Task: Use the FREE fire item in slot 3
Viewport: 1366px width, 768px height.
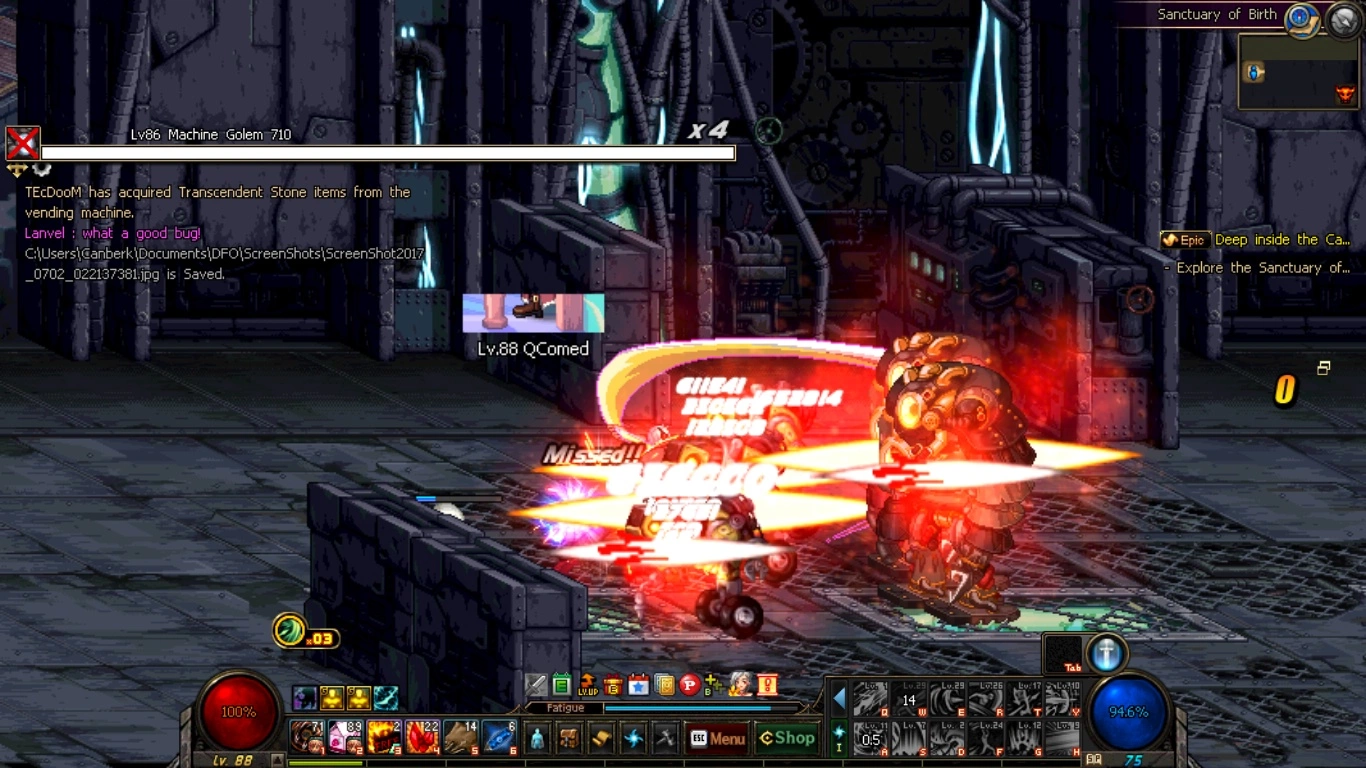Action: (383, 737)
